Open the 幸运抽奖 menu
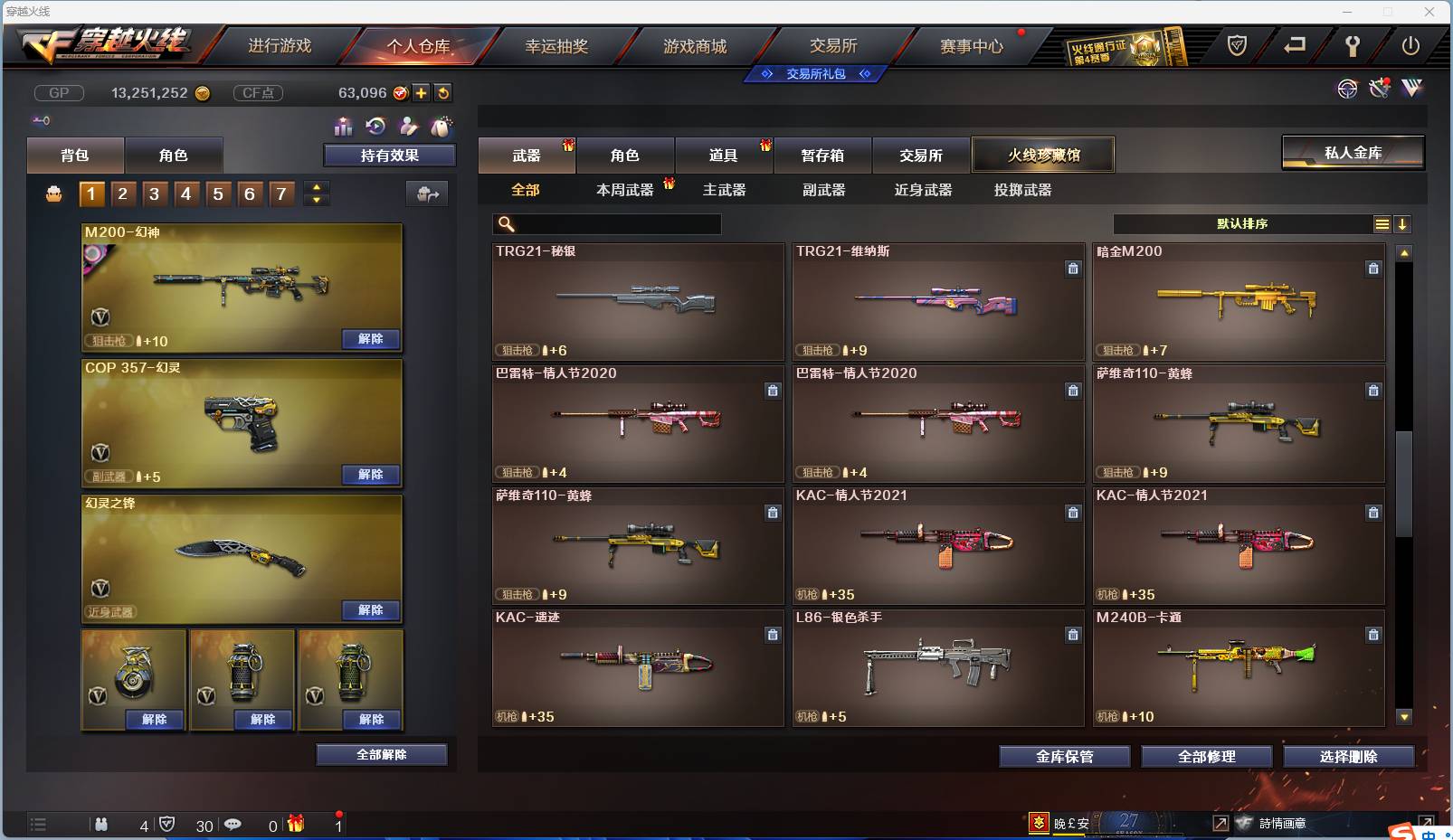The width and height of the screenshot is (1453, 840). (x=558, y=46)
